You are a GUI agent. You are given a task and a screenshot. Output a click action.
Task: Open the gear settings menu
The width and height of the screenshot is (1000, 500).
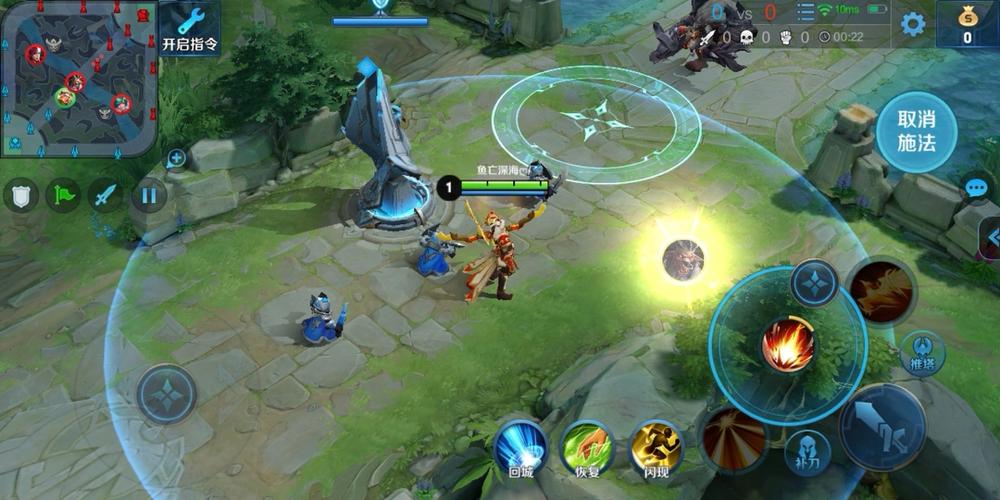[x=913, y=24]
